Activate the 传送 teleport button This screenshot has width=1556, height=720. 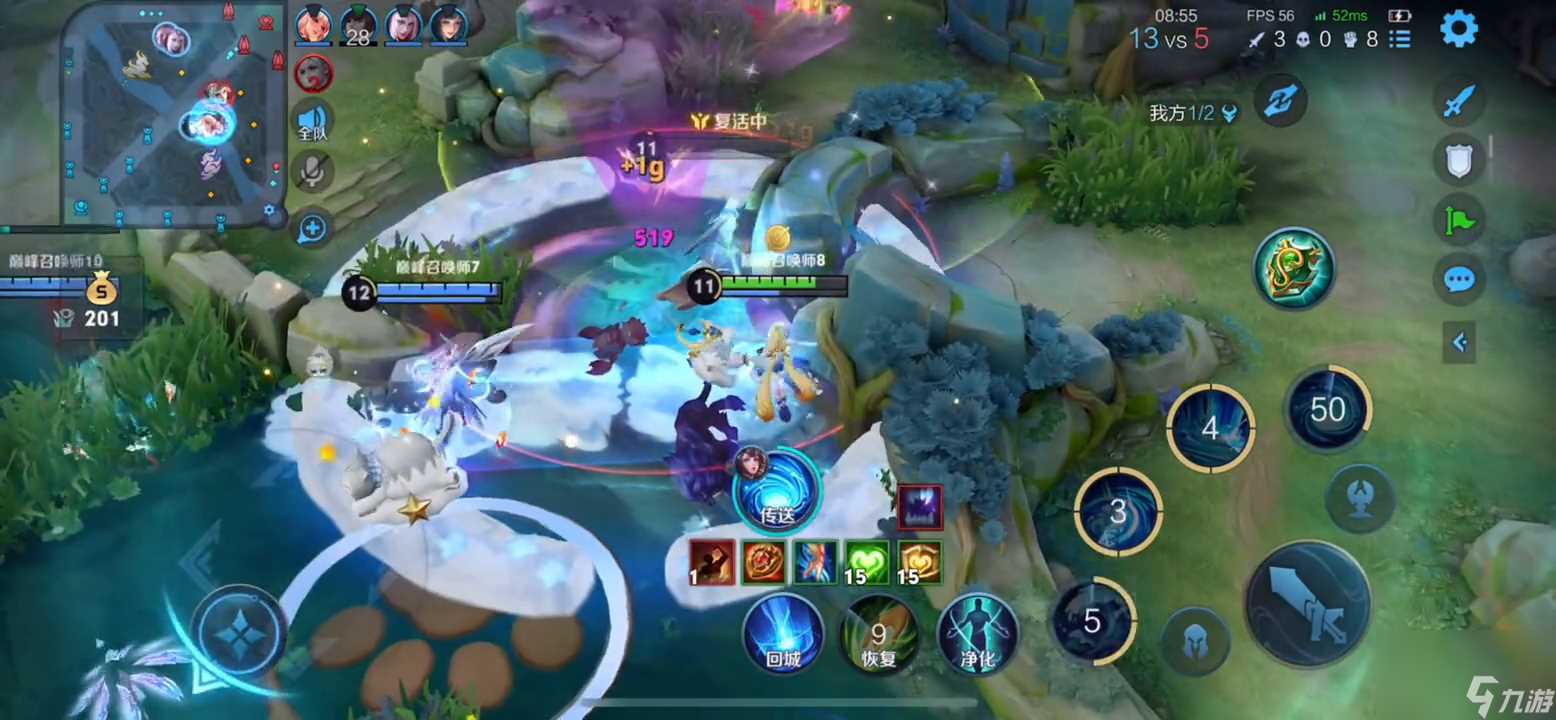pyautogui.click(x=777, y=490)
